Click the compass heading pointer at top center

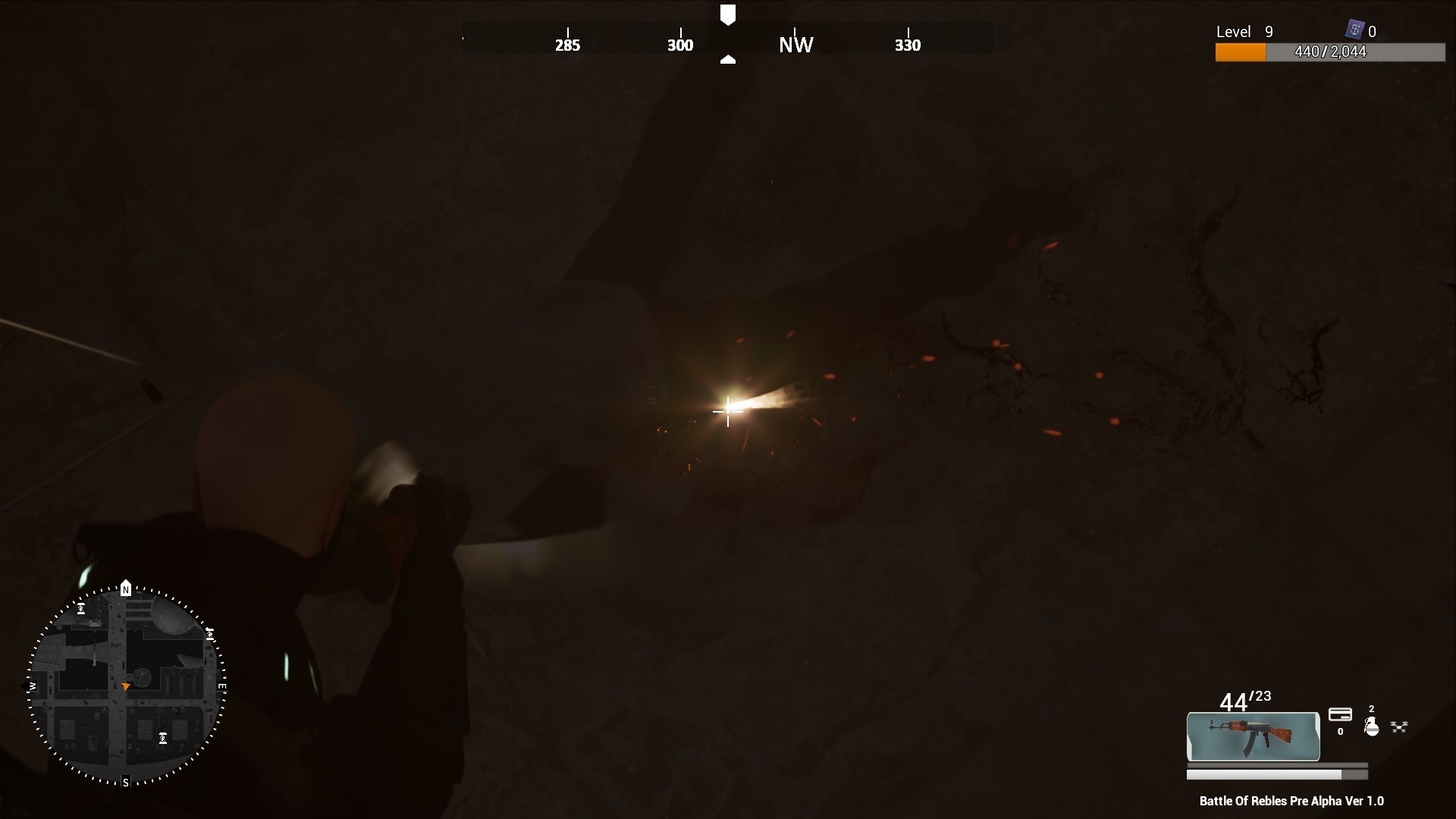click(x=729, y=11)
